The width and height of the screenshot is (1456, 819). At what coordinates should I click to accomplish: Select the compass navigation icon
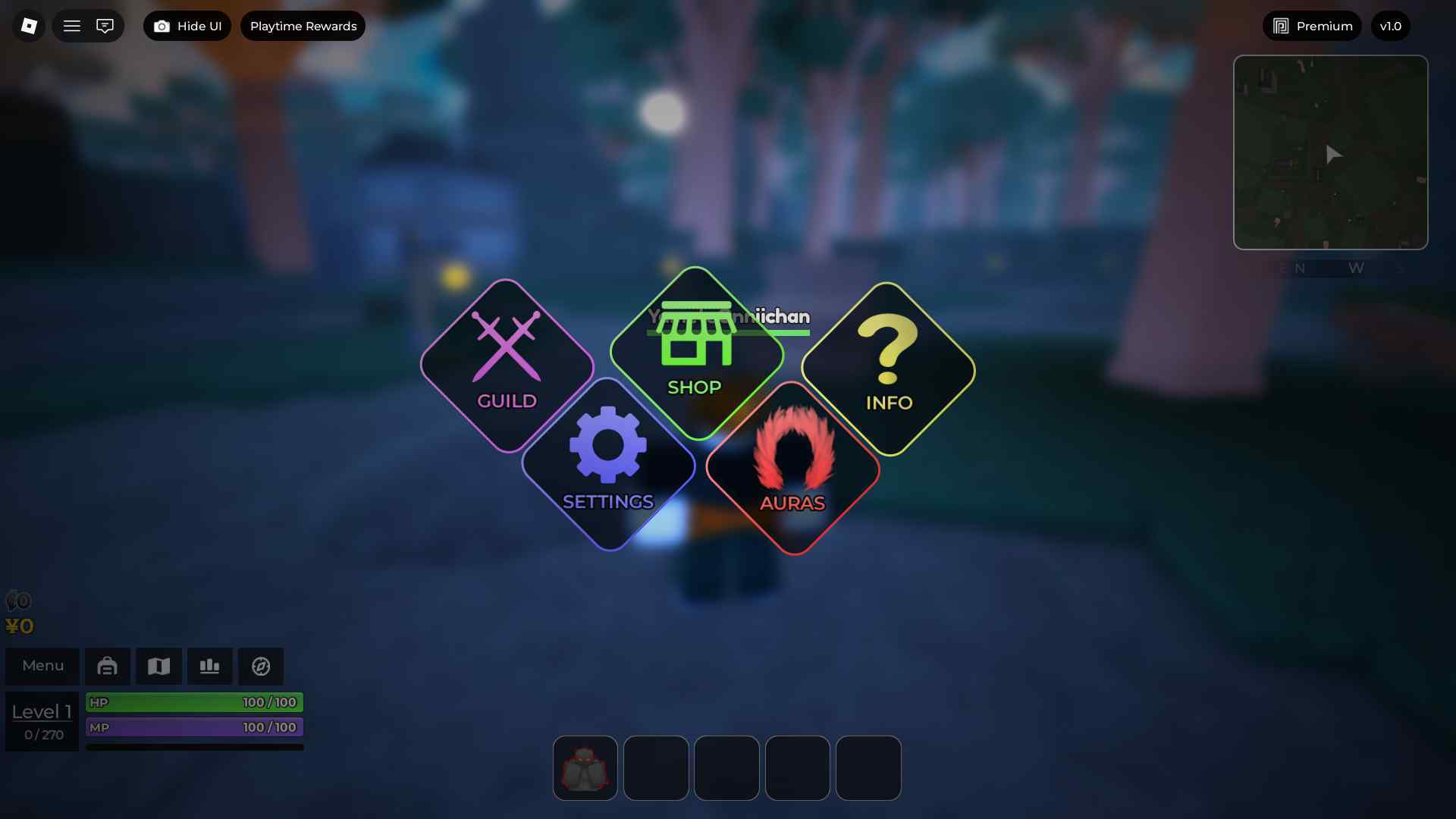coord(261,666)
